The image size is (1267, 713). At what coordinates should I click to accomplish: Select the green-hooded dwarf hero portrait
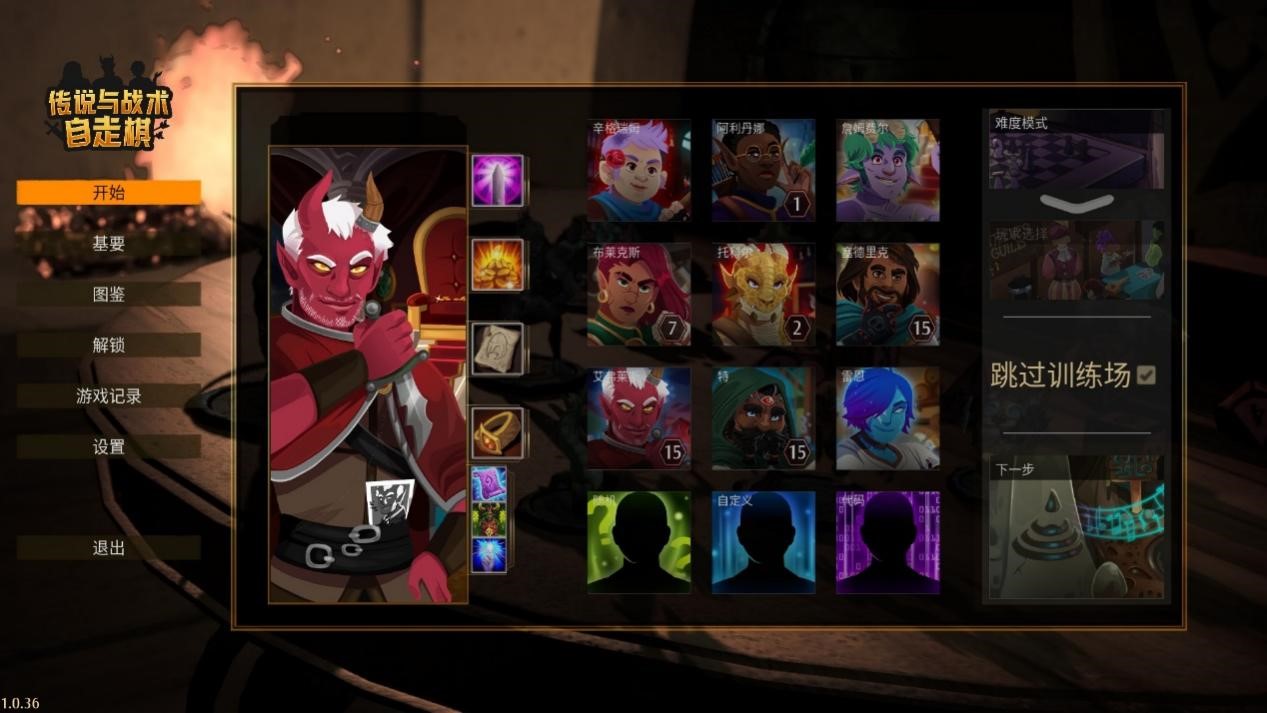point(763,418)
